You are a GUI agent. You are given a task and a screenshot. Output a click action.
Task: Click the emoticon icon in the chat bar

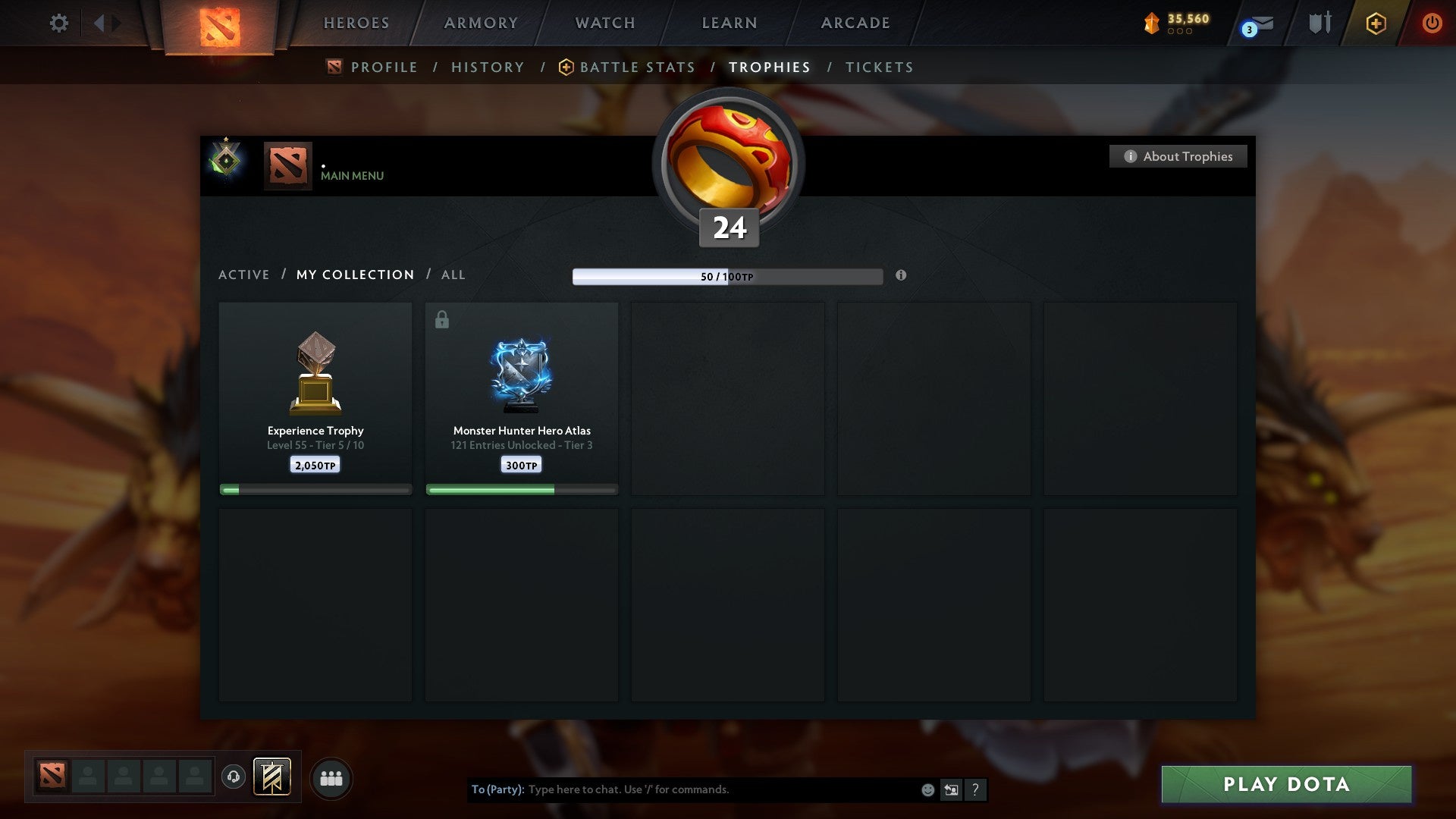(927, 789)
